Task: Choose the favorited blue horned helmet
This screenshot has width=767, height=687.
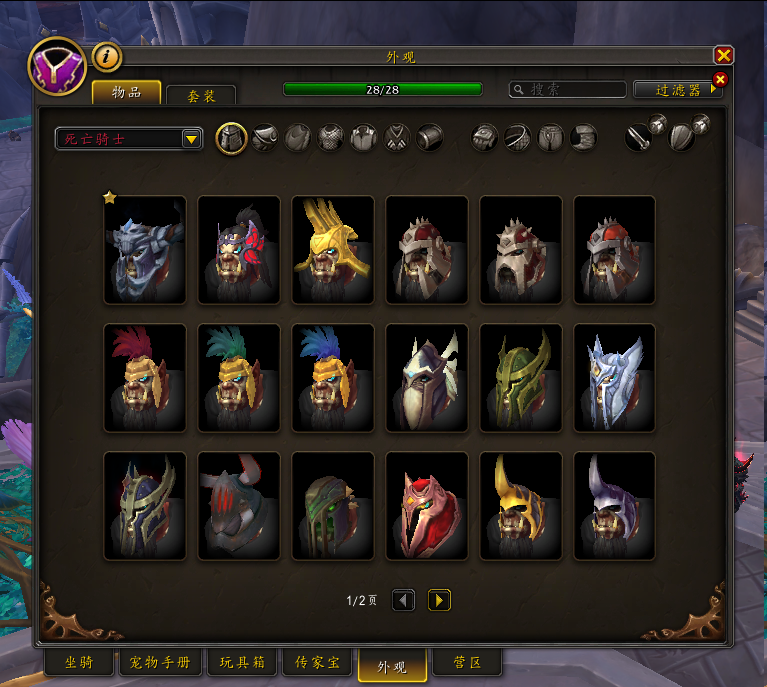Action: (145, 249)
